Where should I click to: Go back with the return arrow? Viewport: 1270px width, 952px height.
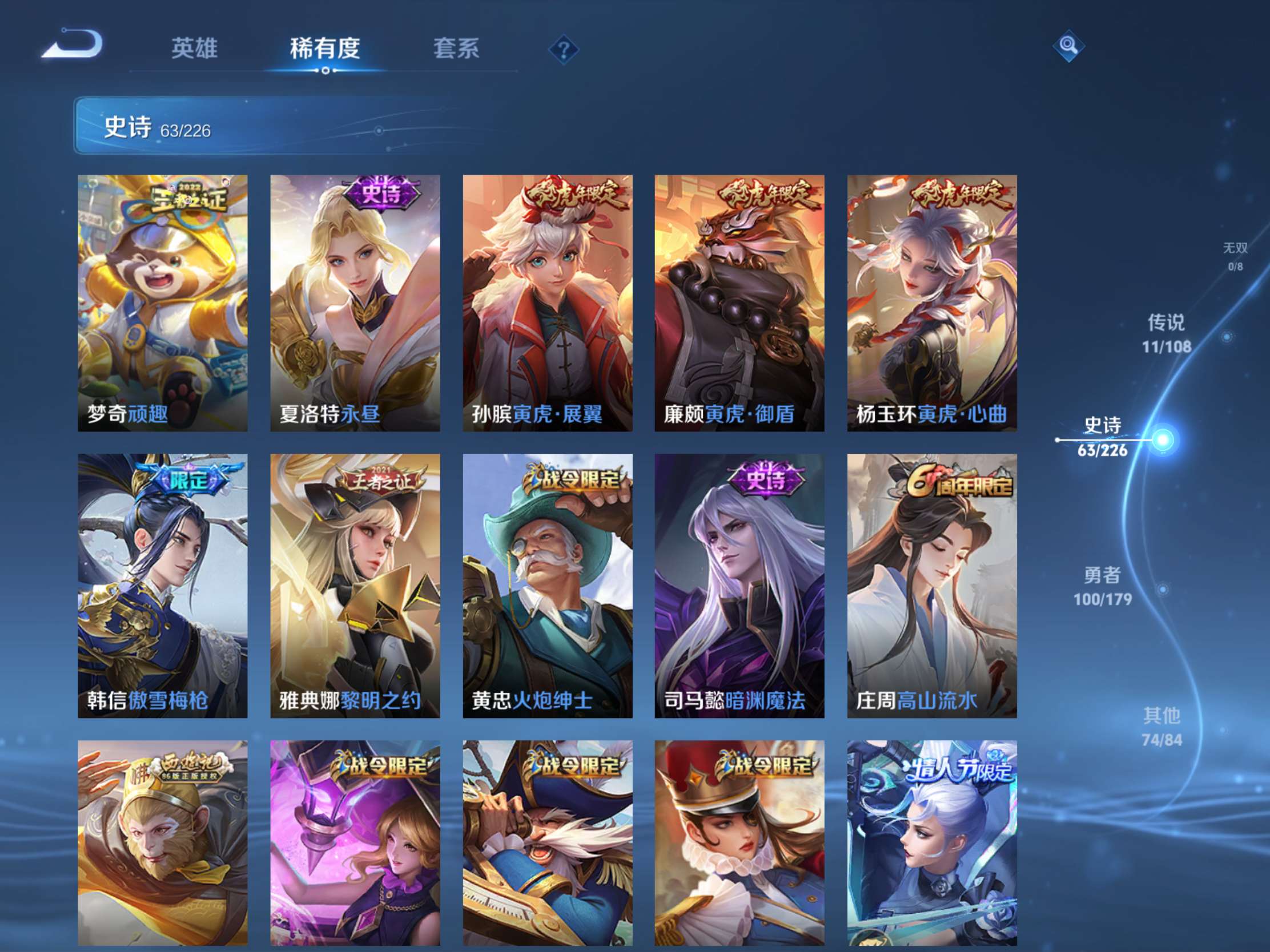point(73,45)
